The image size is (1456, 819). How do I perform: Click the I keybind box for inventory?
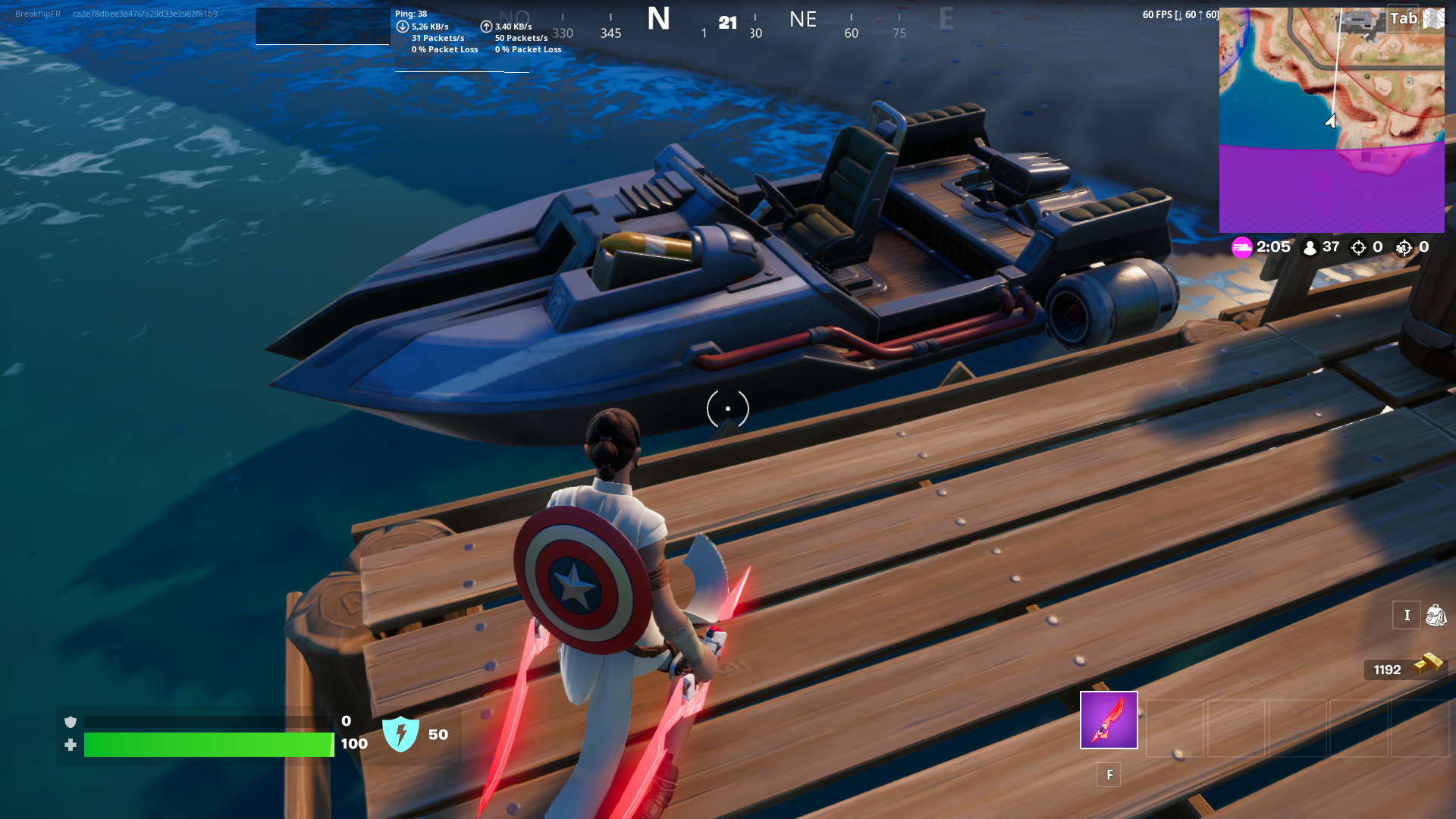[x=1407, y=615]
